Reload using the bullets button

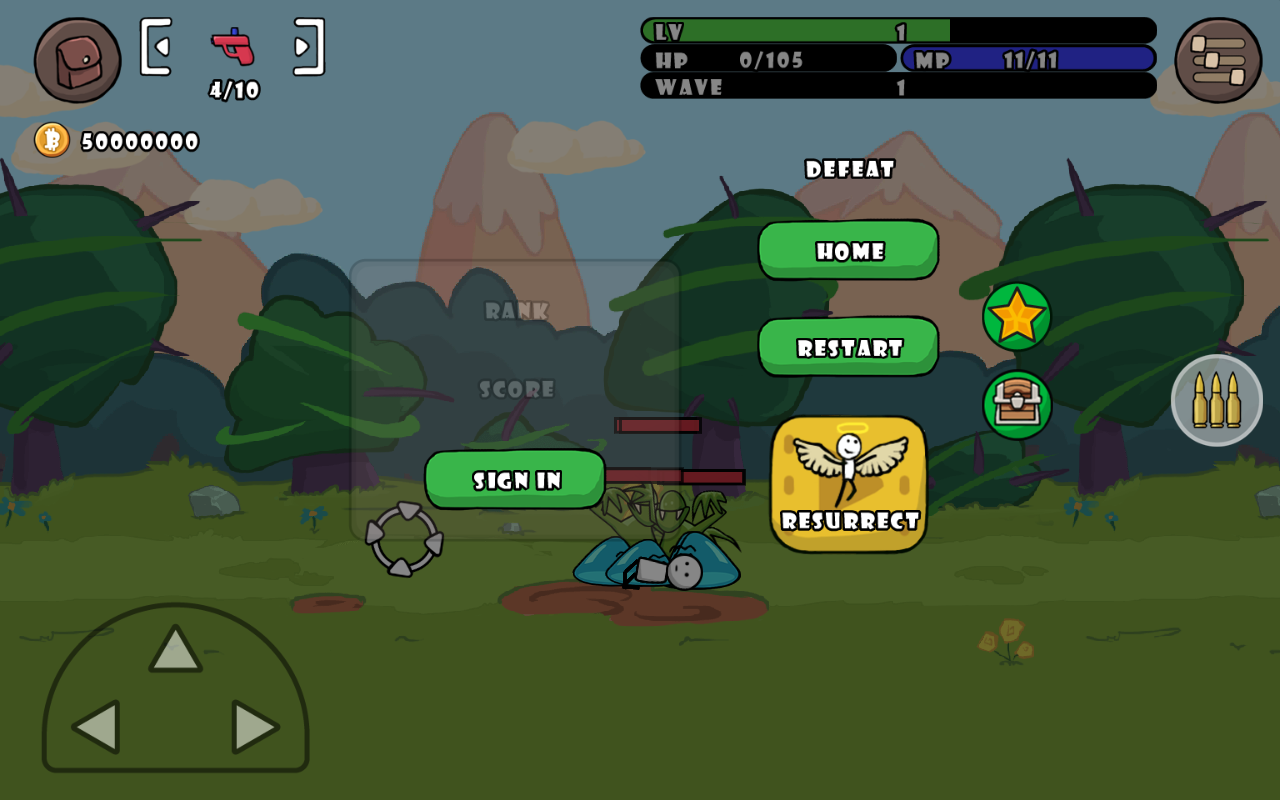1217,400
